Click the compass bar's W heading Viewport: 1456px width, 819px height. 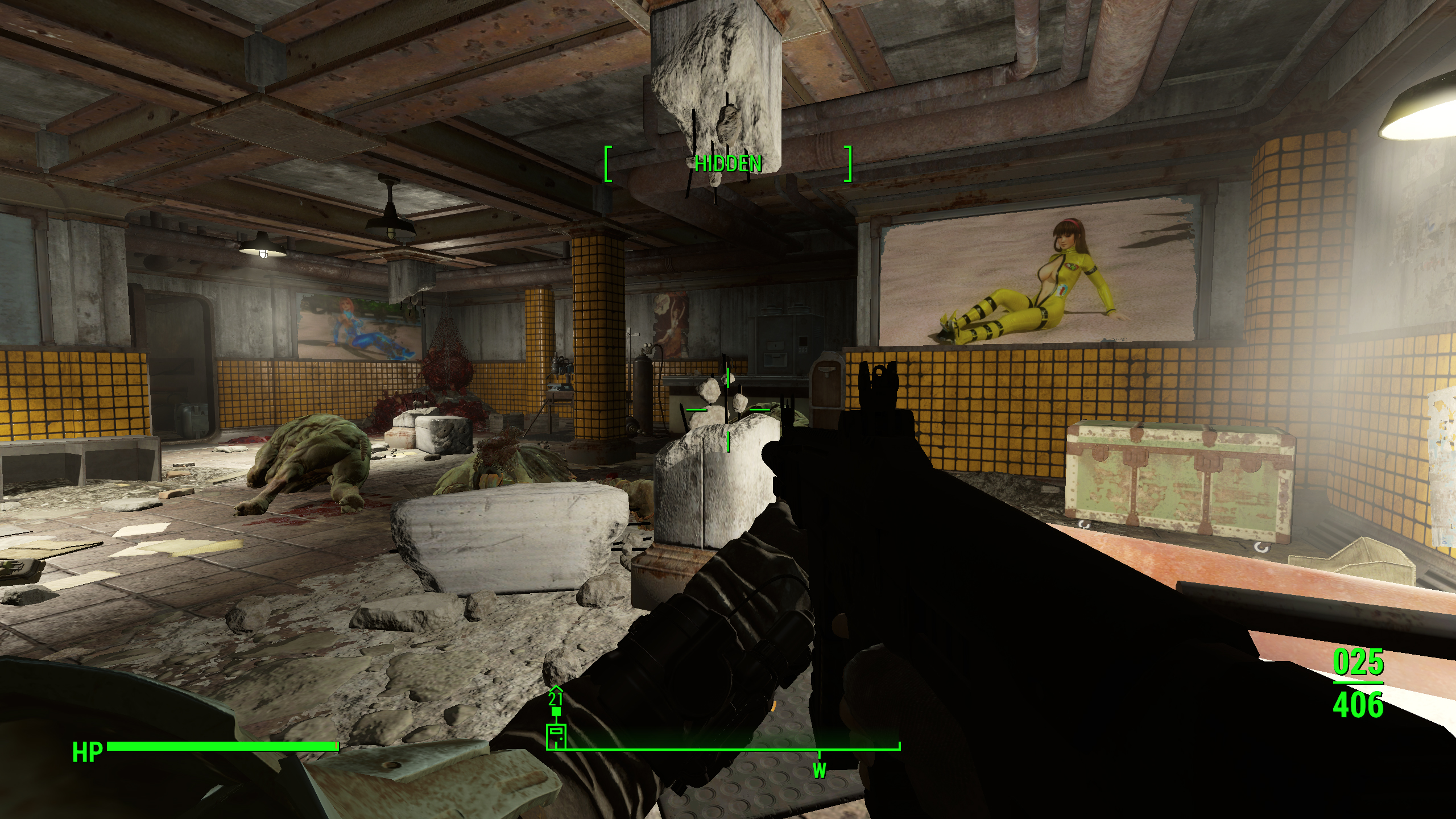[x=819, y=771]
